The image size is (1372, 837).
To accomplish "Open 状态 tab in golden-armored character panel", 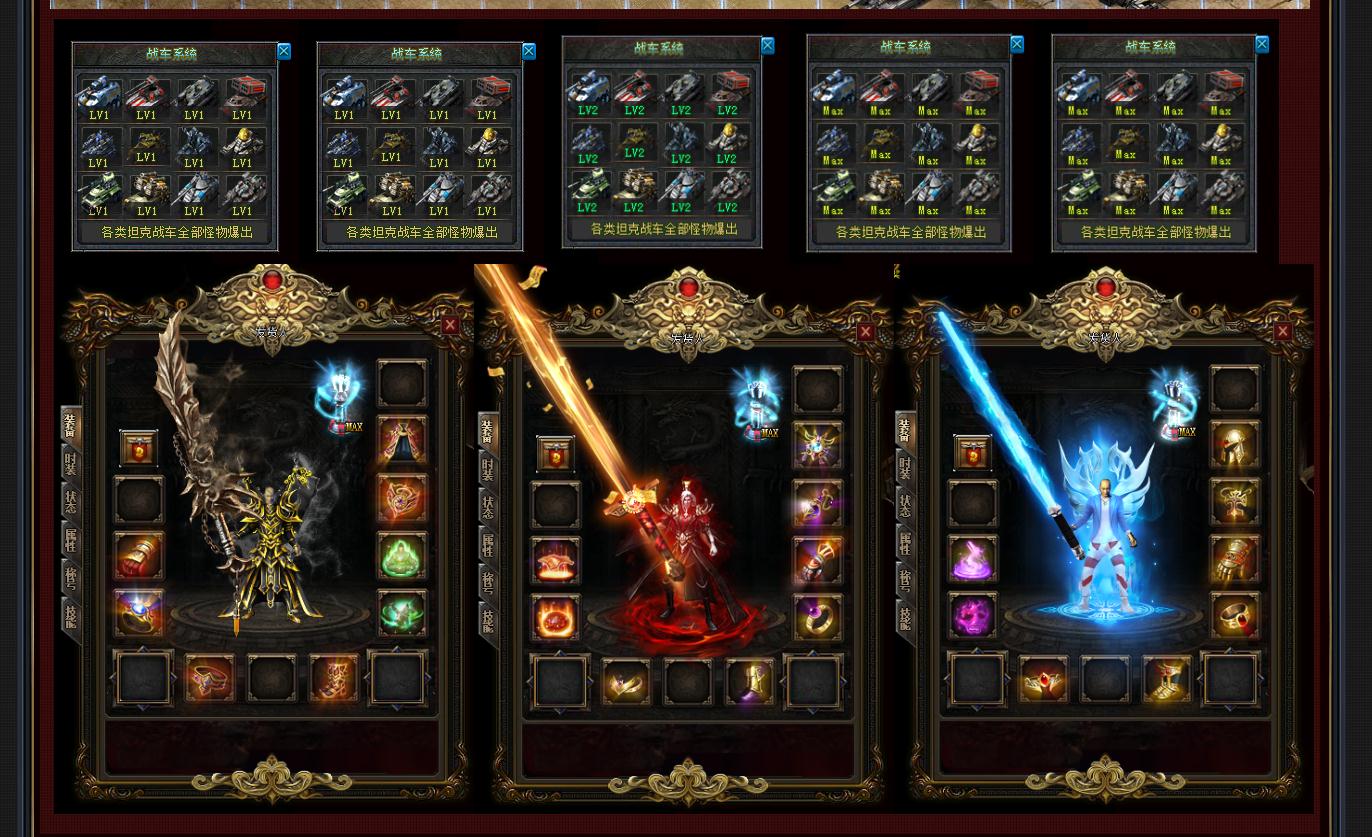I will [x=70, y=502].
